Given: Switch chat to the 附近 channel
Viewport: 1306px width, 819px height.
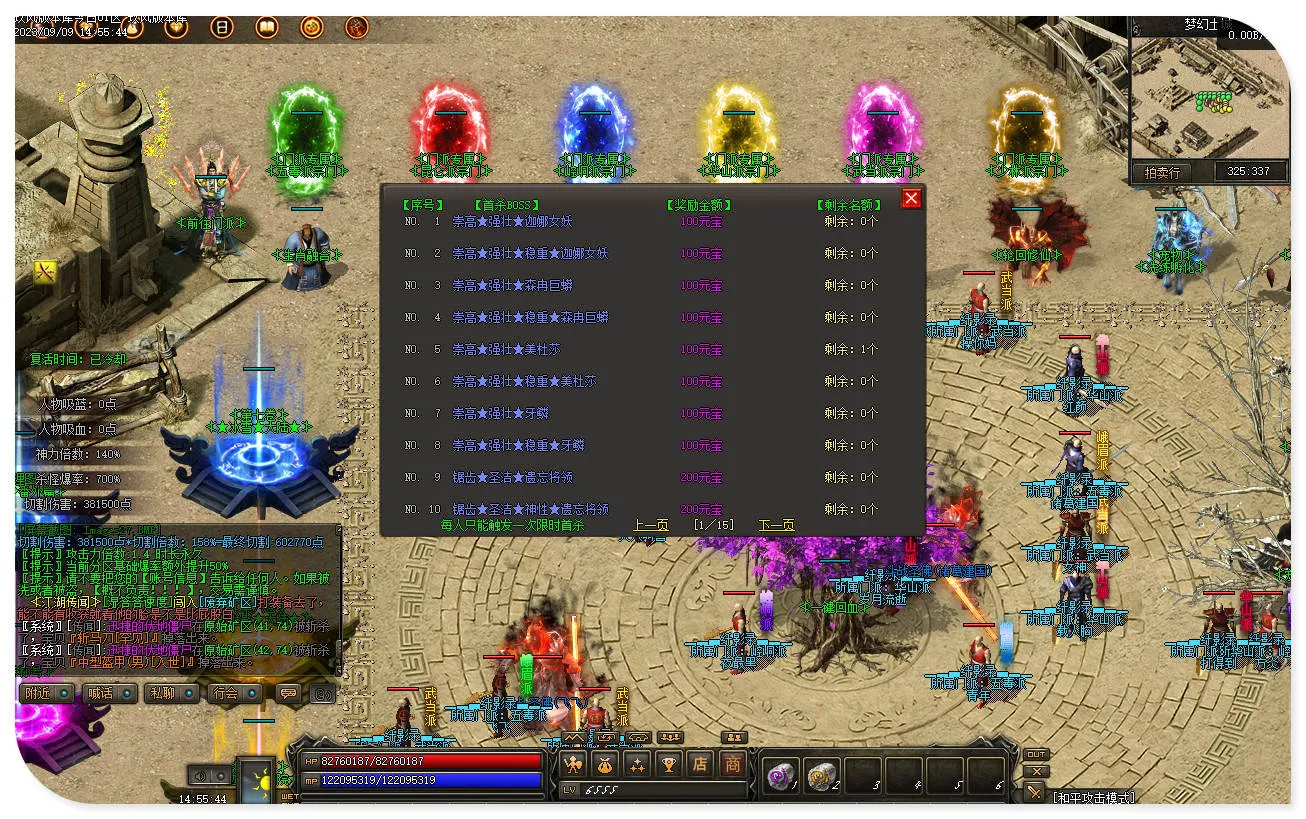Looking at the screenshot, I should click(x=46, y=693).
